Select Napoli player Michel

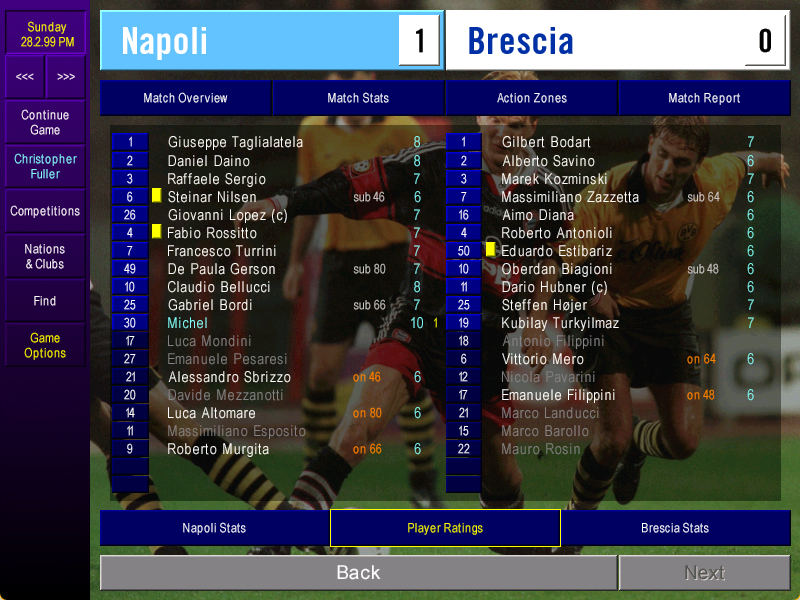[188, 323]
